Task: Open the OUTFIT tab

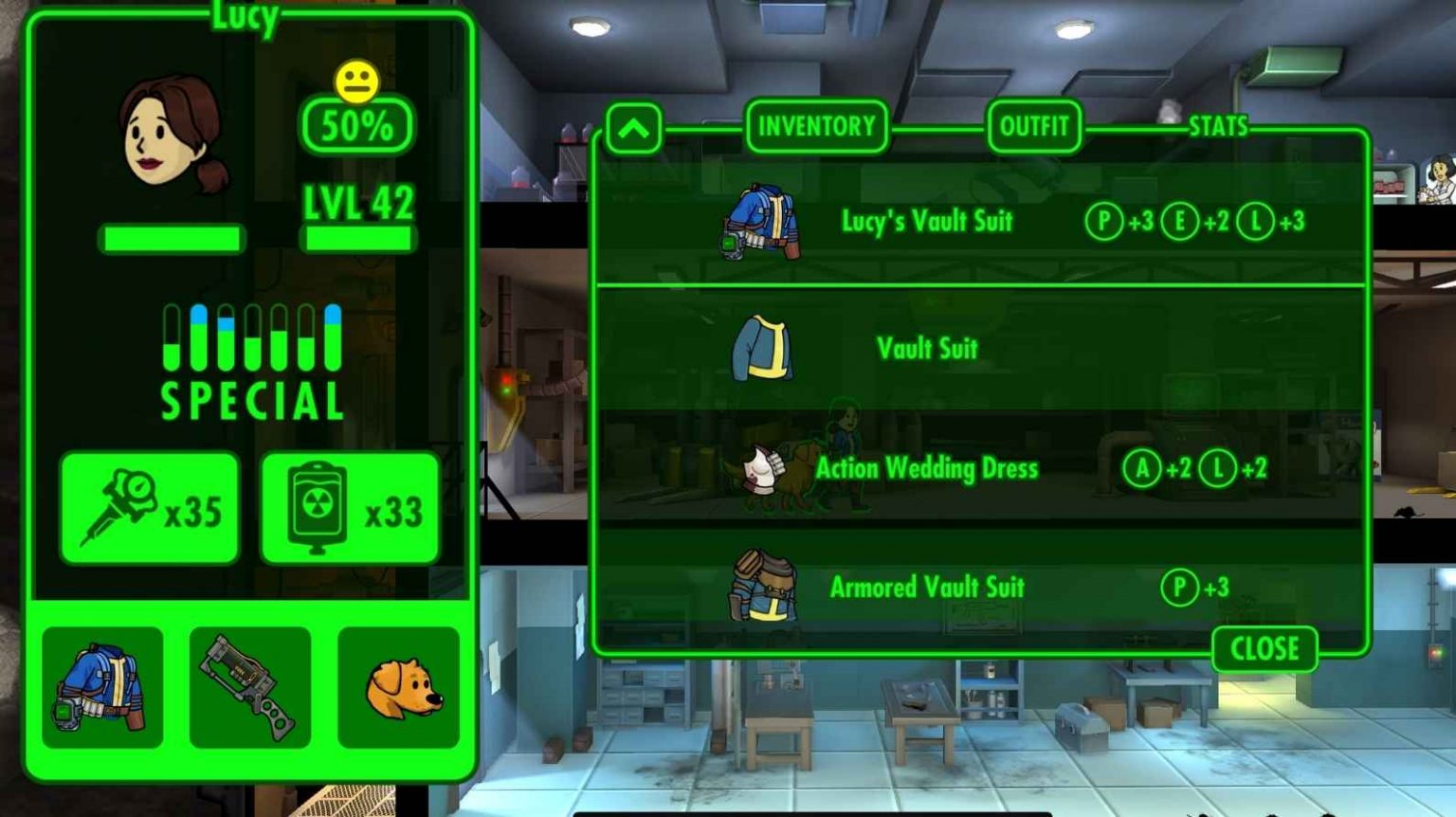Action: point(1033,128)
